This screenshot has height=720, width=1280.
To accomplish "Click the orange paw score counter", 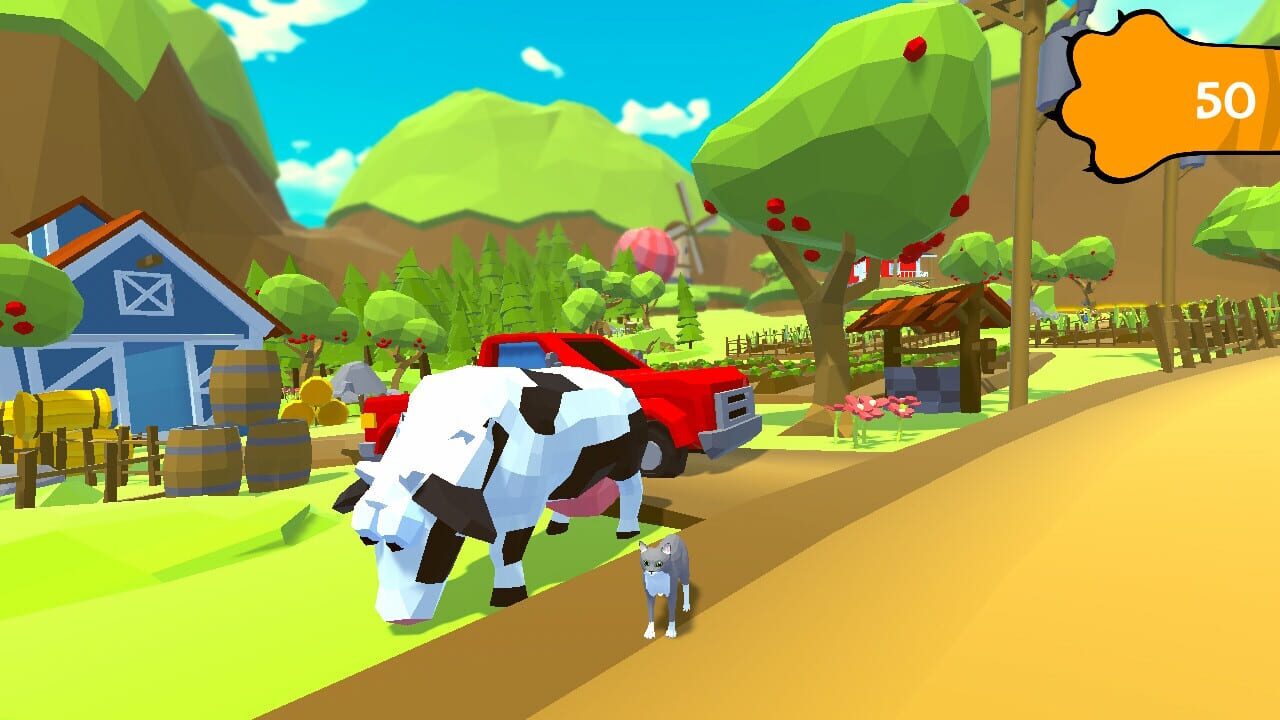I will point(1160,90).
